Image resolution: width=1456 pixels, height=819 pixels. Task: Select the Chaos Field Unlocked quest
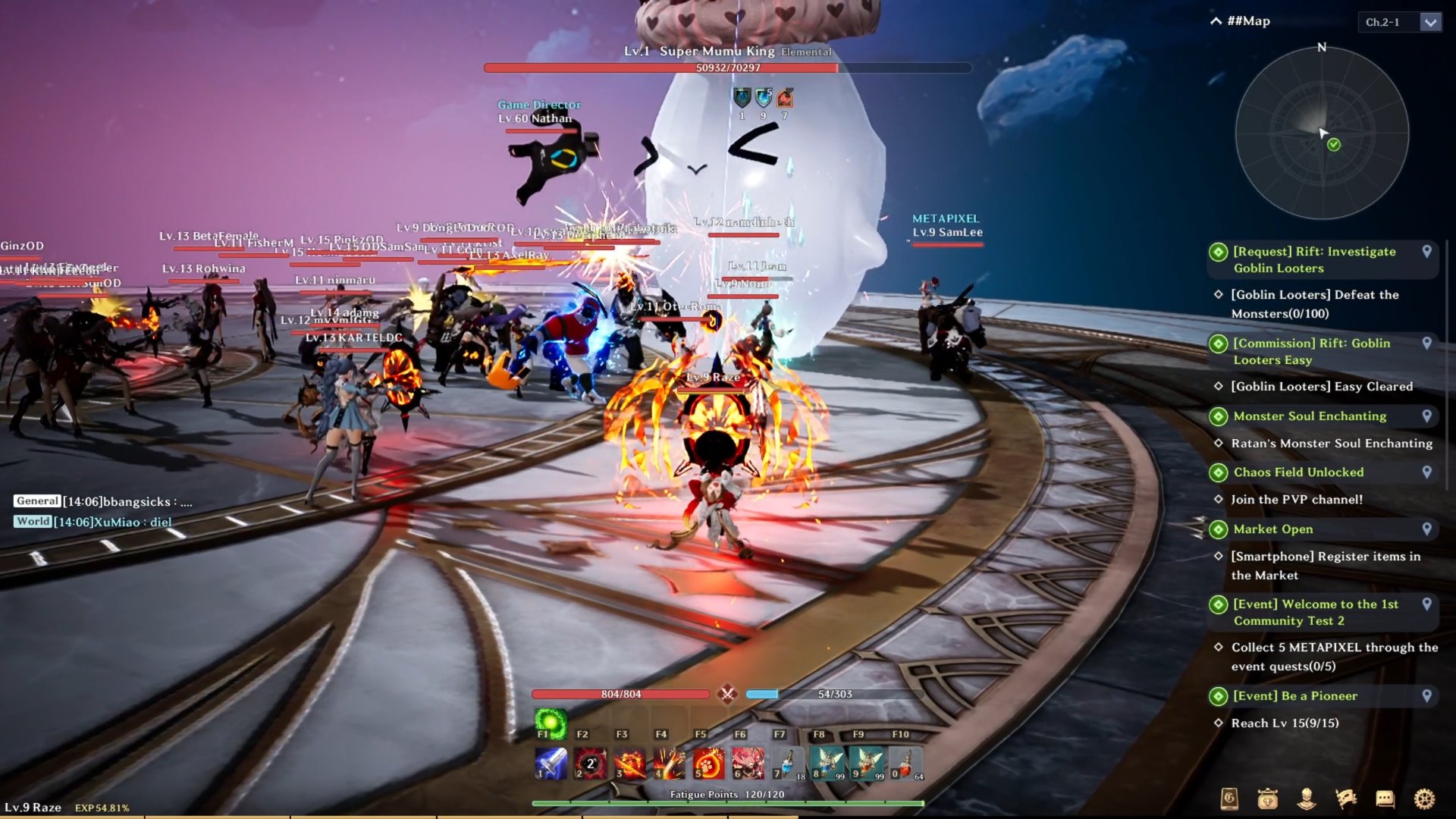tap(1298, 472)
